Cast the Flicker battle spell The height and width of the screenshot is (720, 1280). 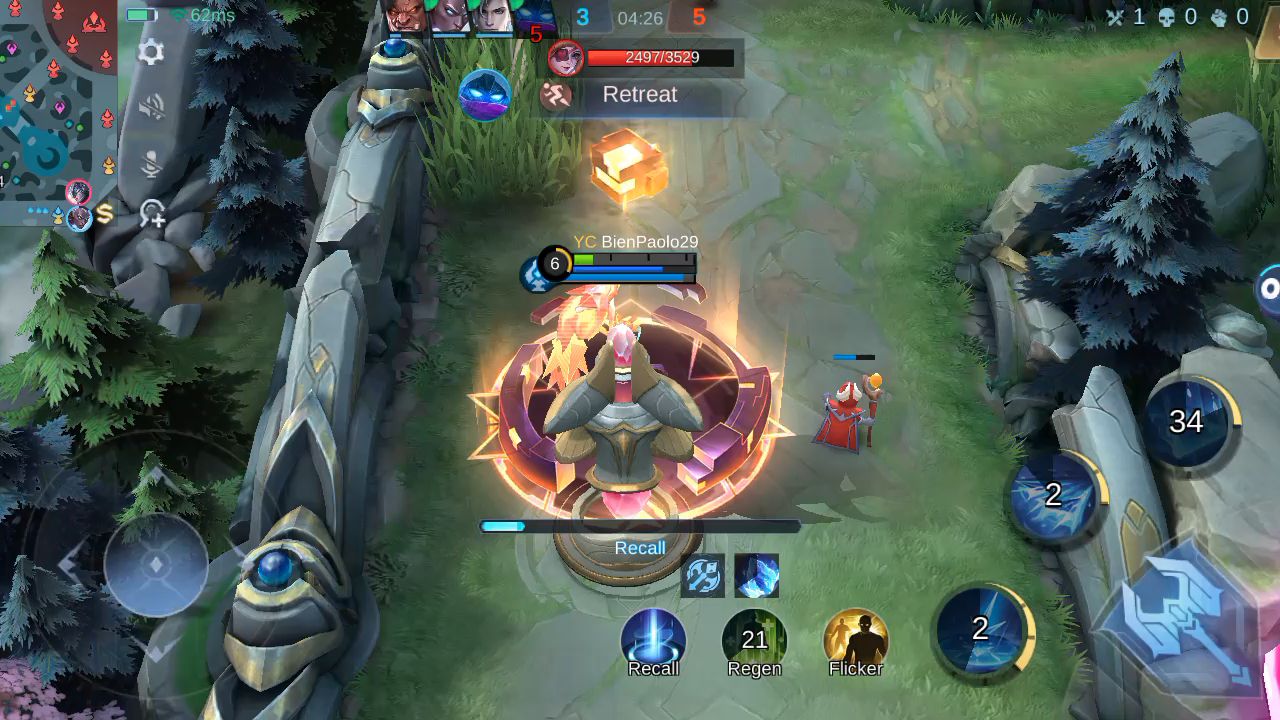click(856, 642)
